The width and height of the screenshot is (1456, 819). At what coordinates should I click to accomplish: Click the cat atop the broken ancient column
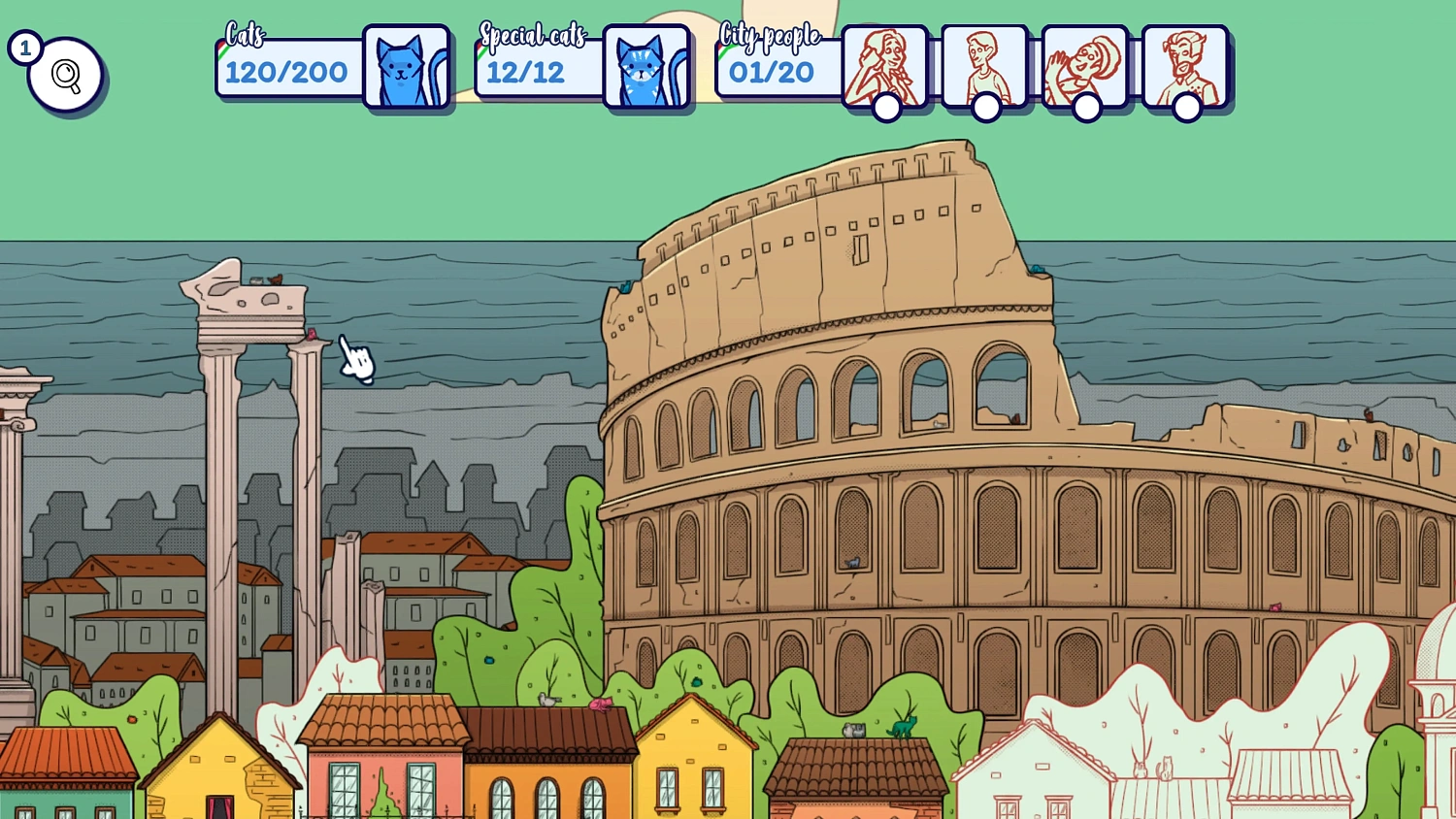pos(255,280)
